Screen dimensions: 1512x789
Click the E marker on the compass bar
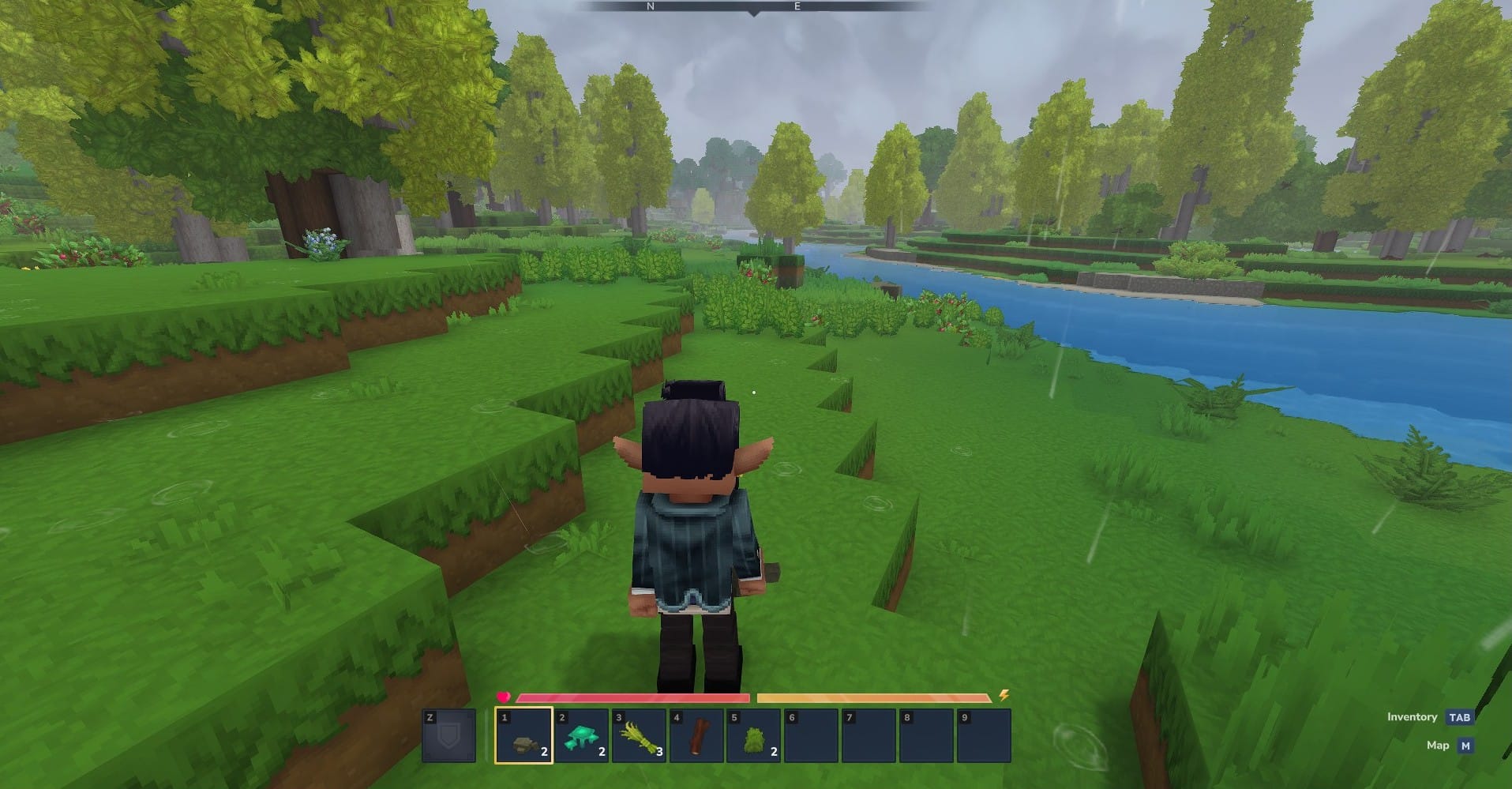tap(797, 6)
